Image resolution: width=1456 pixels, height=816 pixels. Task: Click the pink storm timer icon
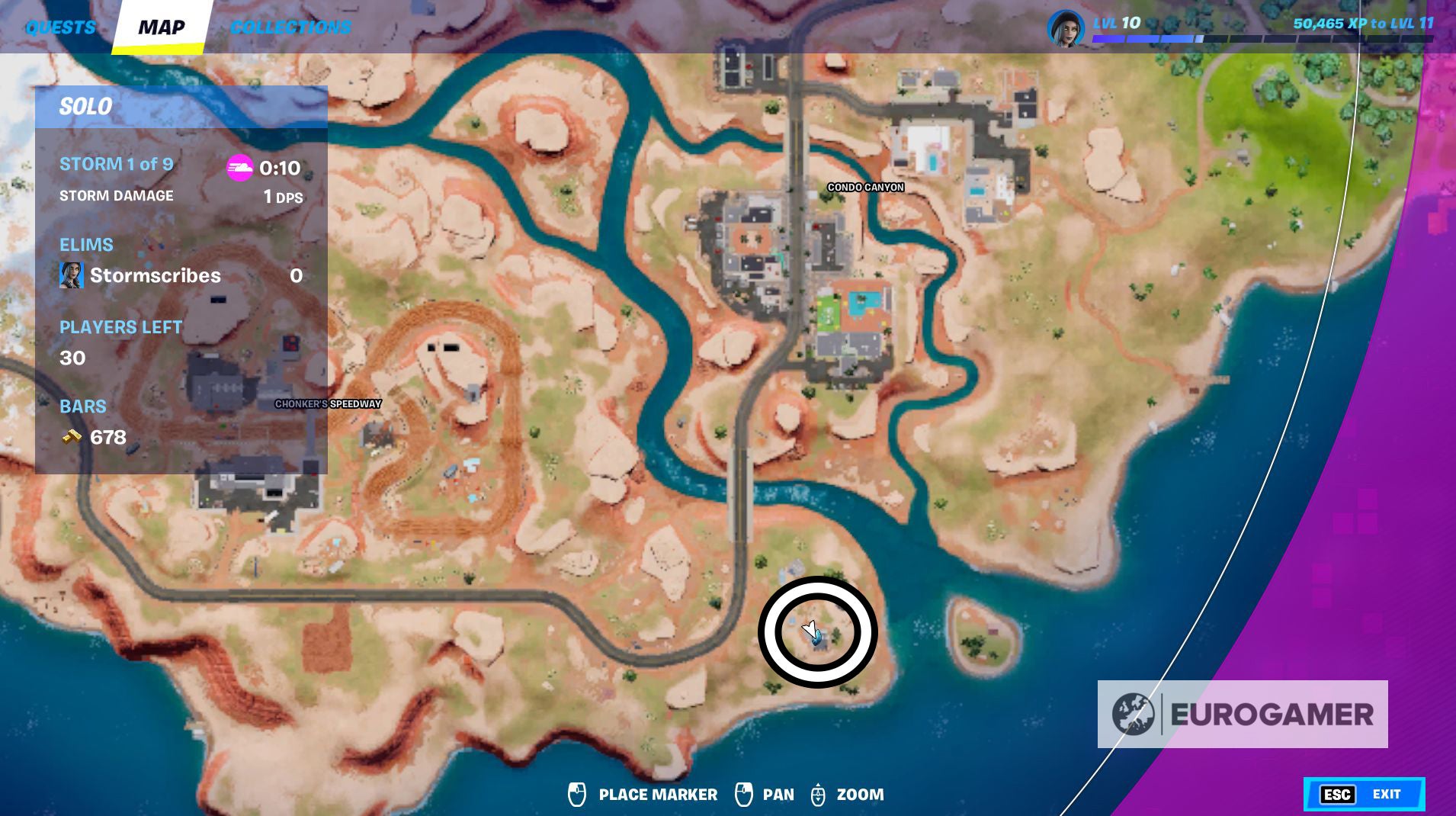pyautogui.click(x=239, y=168)
